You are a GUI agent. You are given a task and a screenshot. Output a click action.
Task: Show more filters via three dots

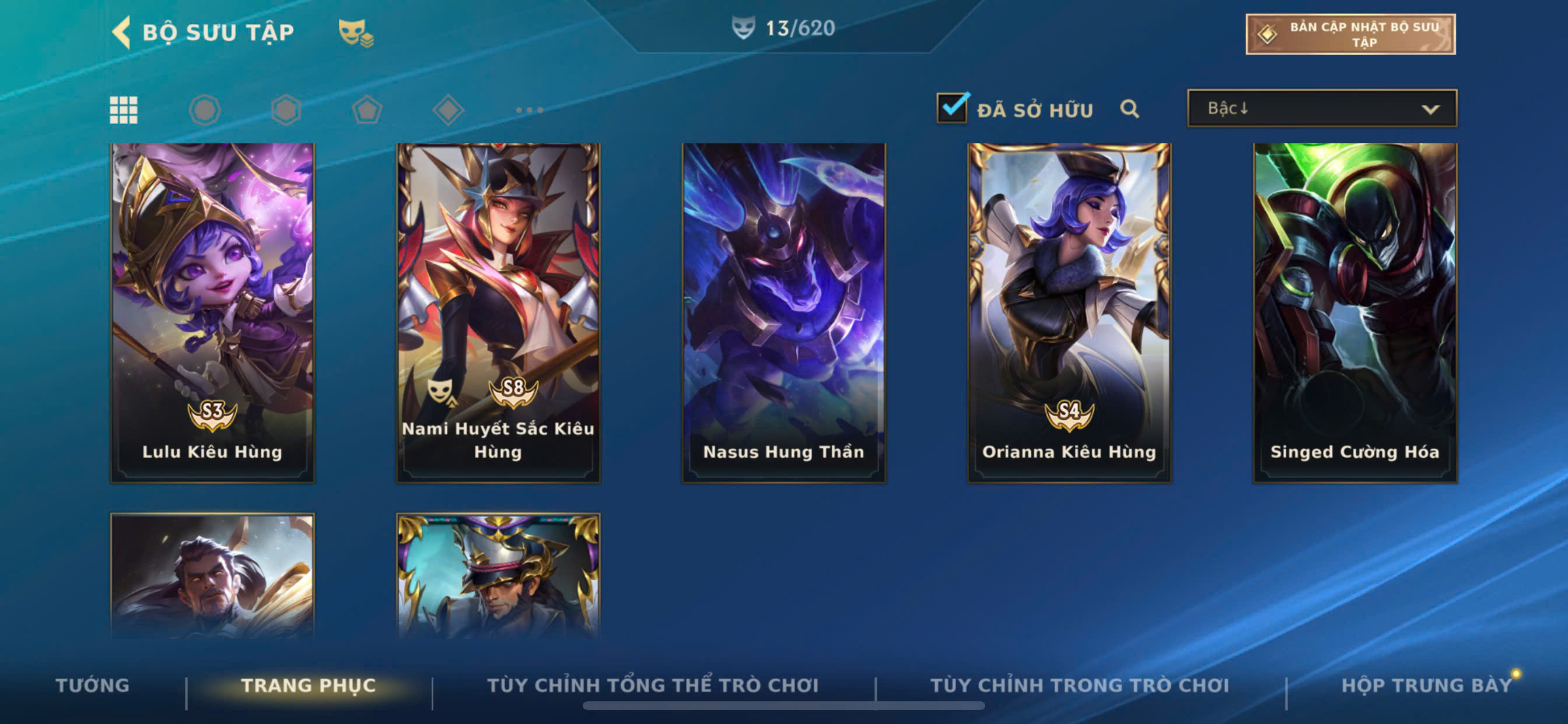529,110
